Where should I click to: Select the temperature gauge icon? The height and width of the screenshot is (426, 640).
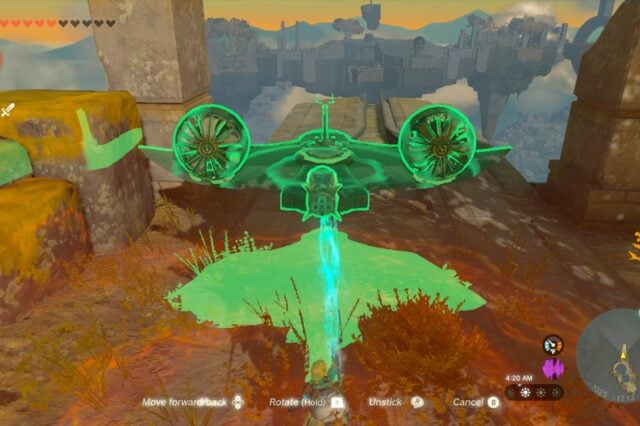(553, 345)
